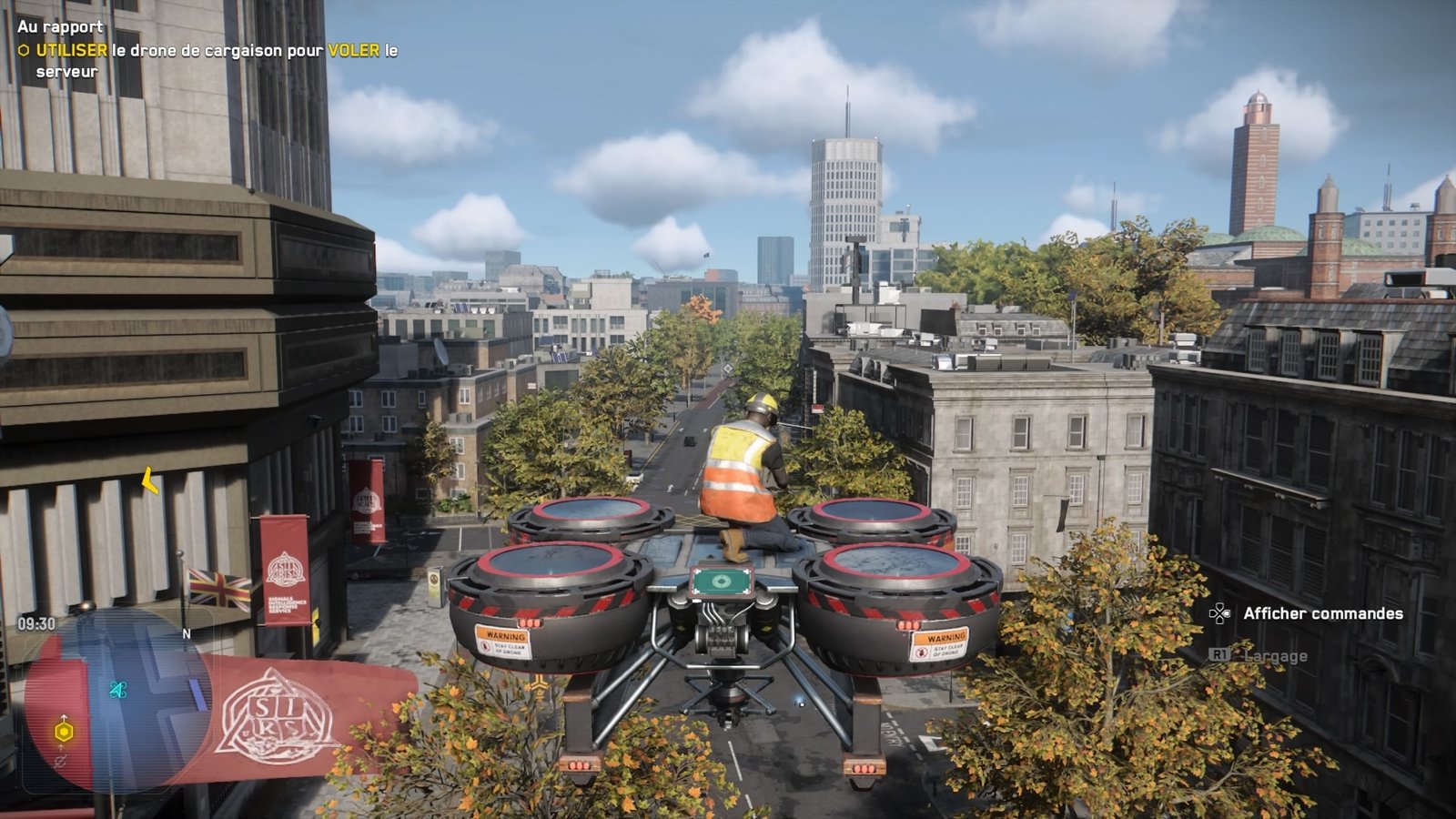1456x819 pixels.
Task: Select the "Au rapport" mission objective tracker
Action: [x=60, y=26]
